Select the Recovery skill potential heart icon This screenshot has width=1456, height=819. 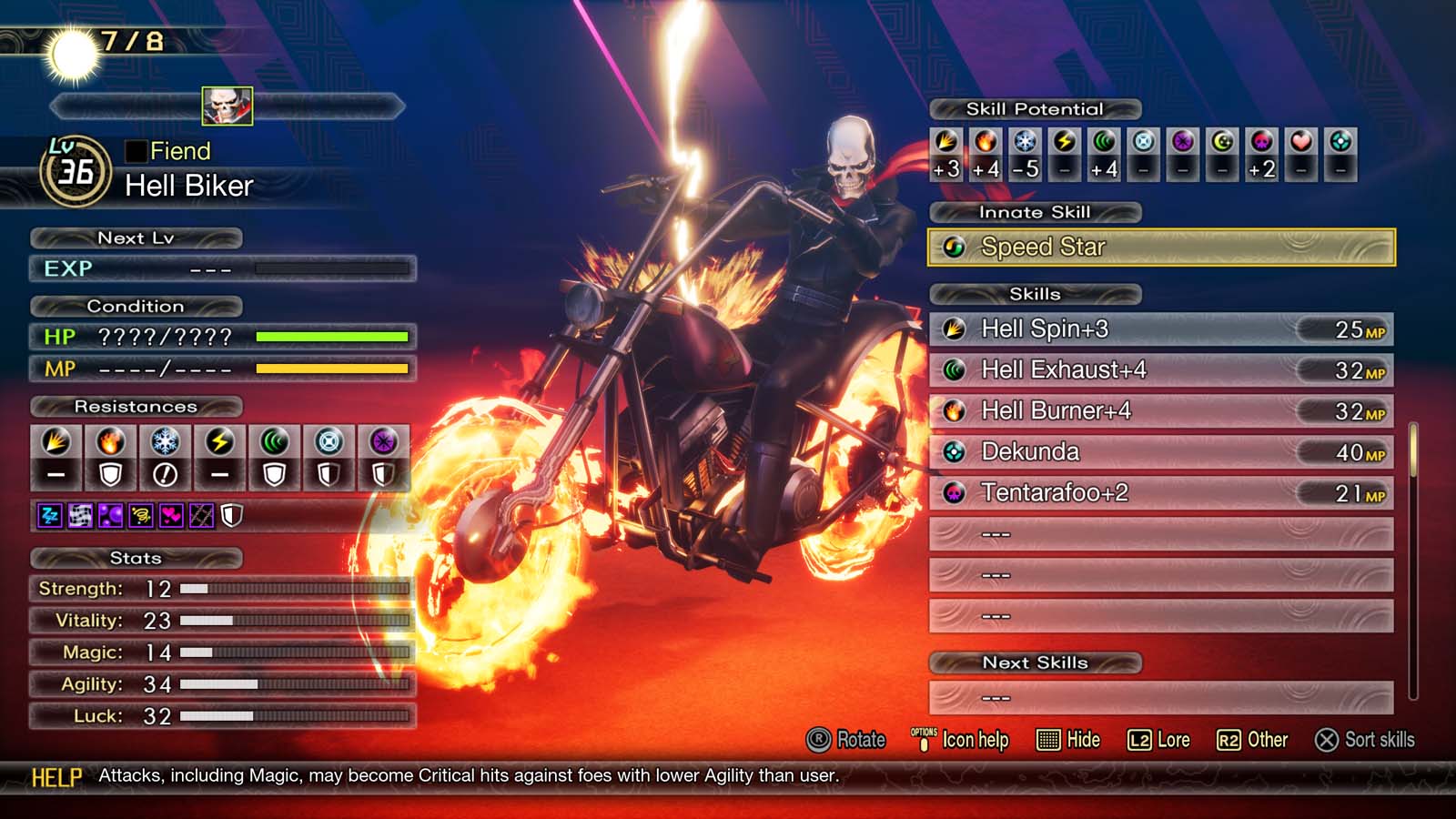click(x=1302, y=146)
